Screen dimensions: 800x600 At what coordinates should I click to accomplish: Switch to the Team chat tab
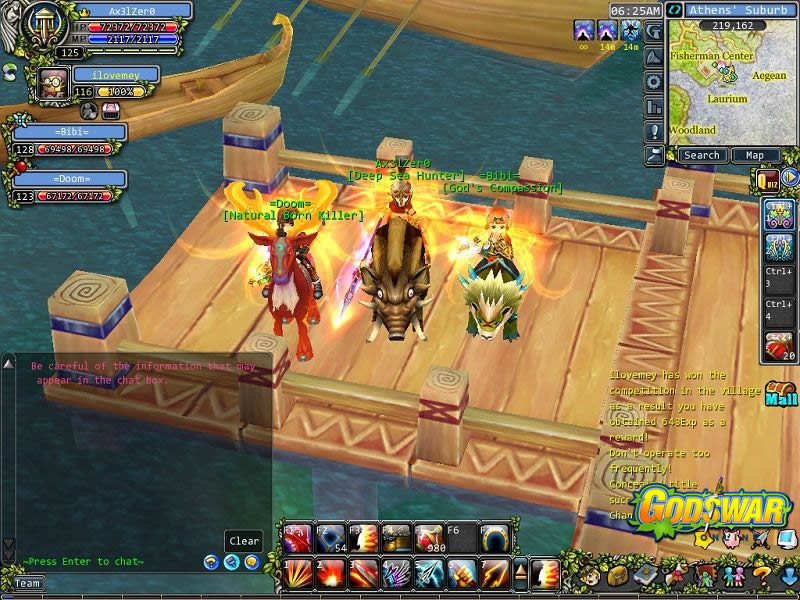pos(27,584)
